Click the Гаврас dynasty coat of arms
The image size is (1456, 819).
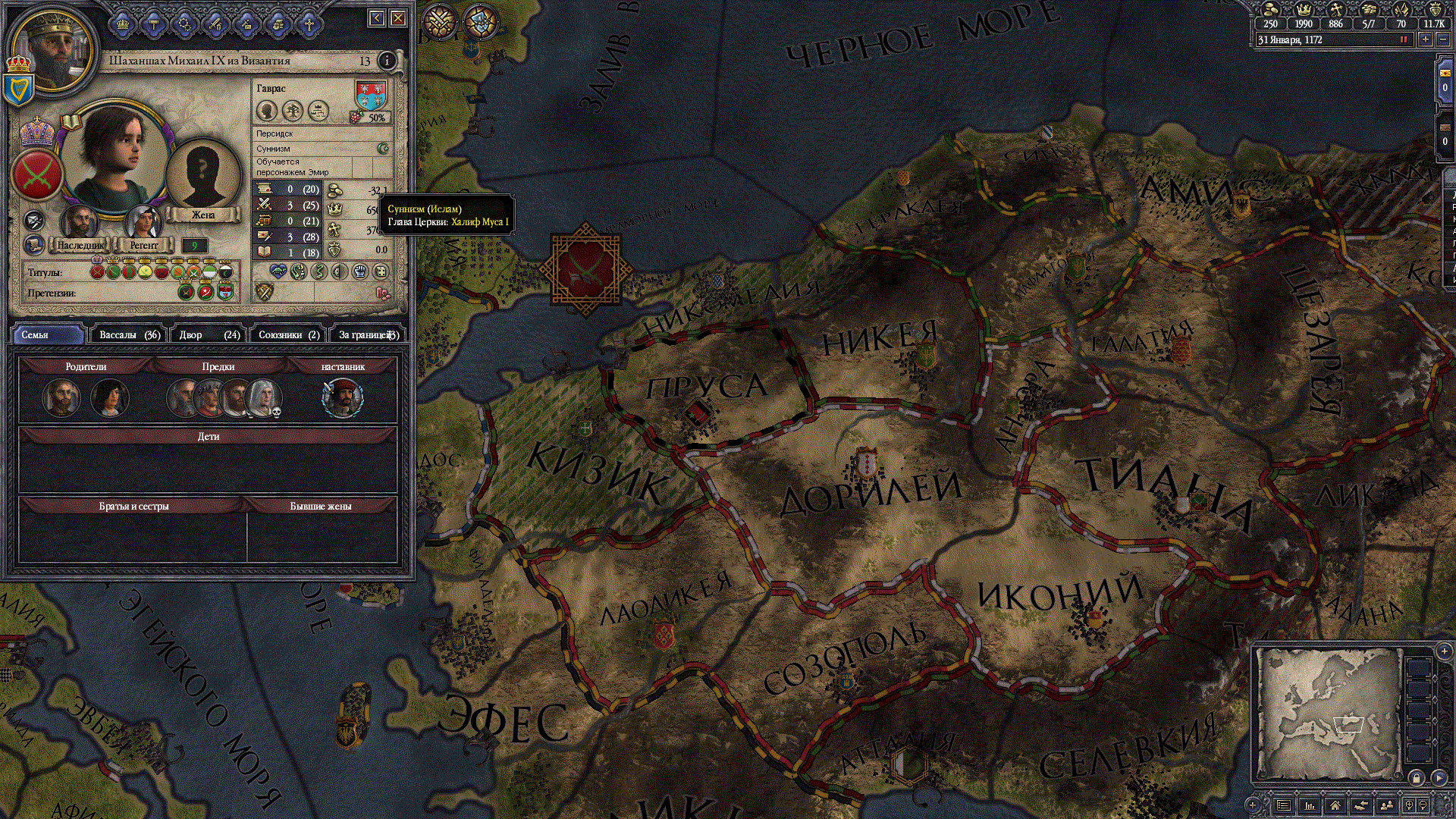pyautogui.click(x=371, y=96)
